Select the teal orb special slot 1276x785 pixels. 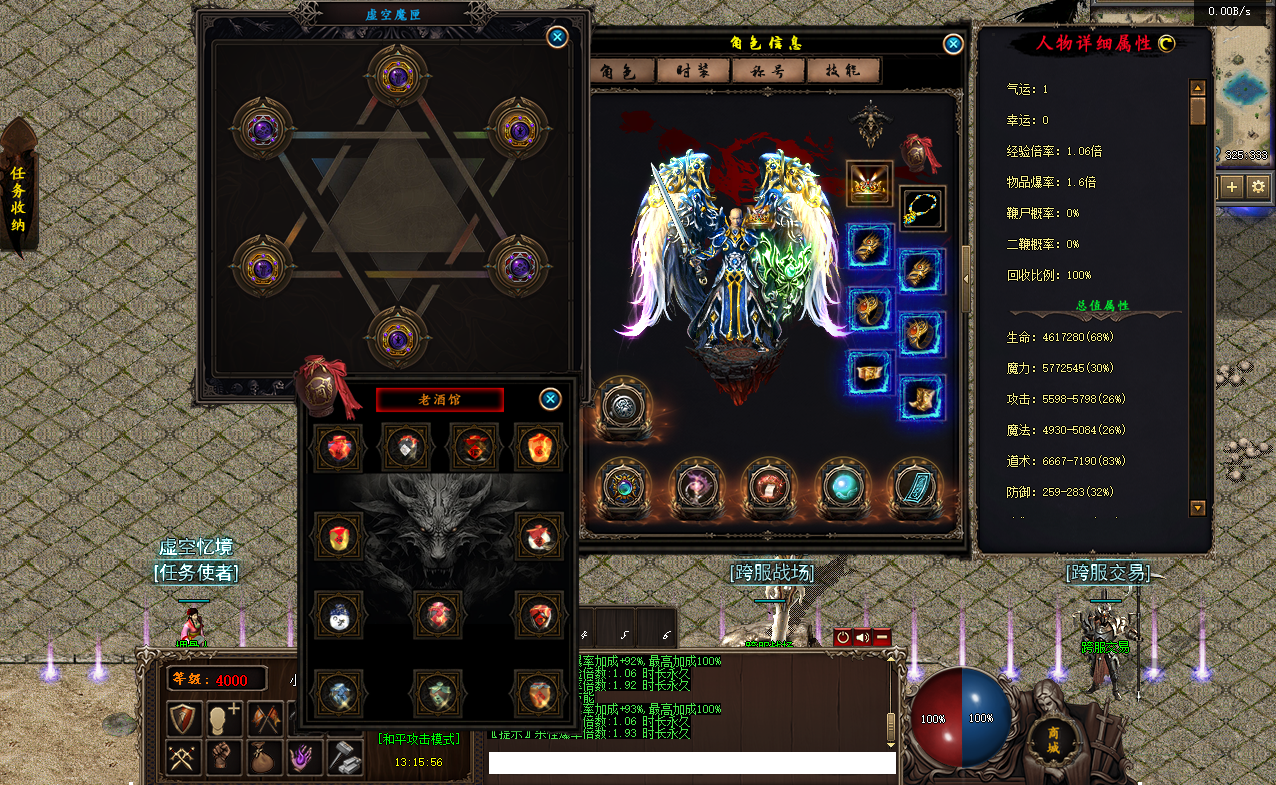click(839, 487)
